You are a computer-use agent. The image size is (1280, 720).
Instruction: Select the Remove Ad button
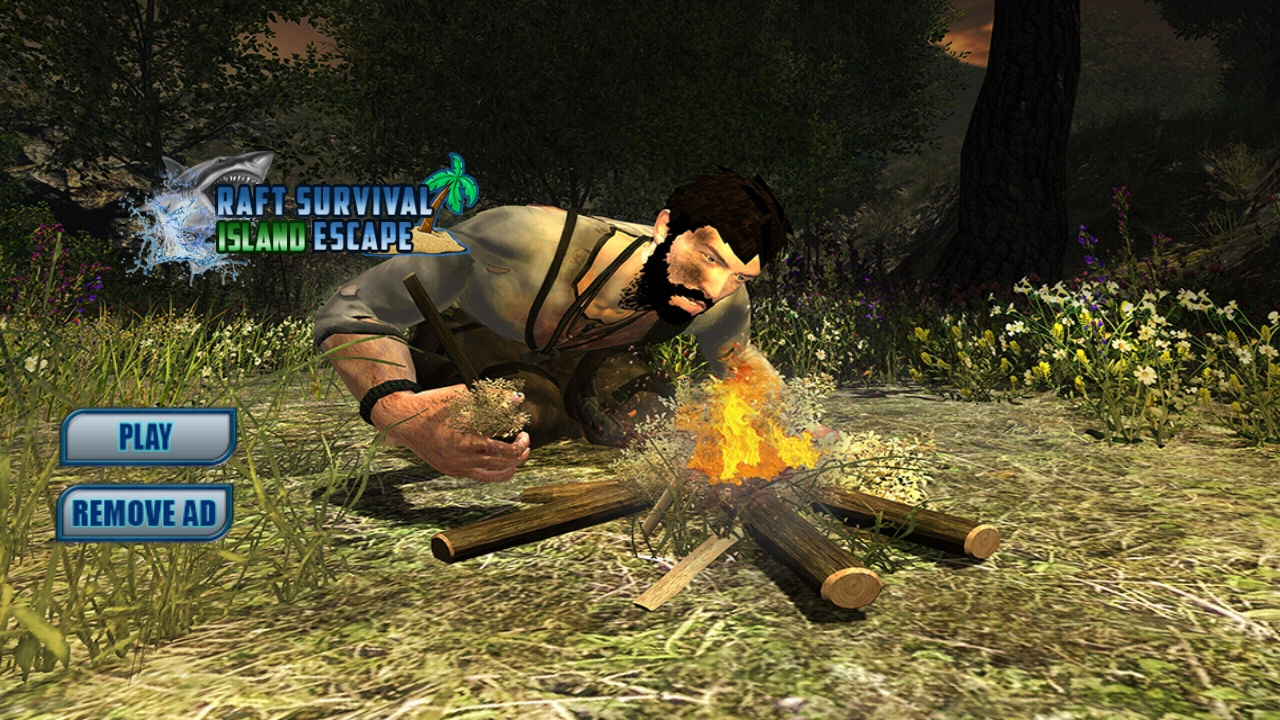pos(144,513)
